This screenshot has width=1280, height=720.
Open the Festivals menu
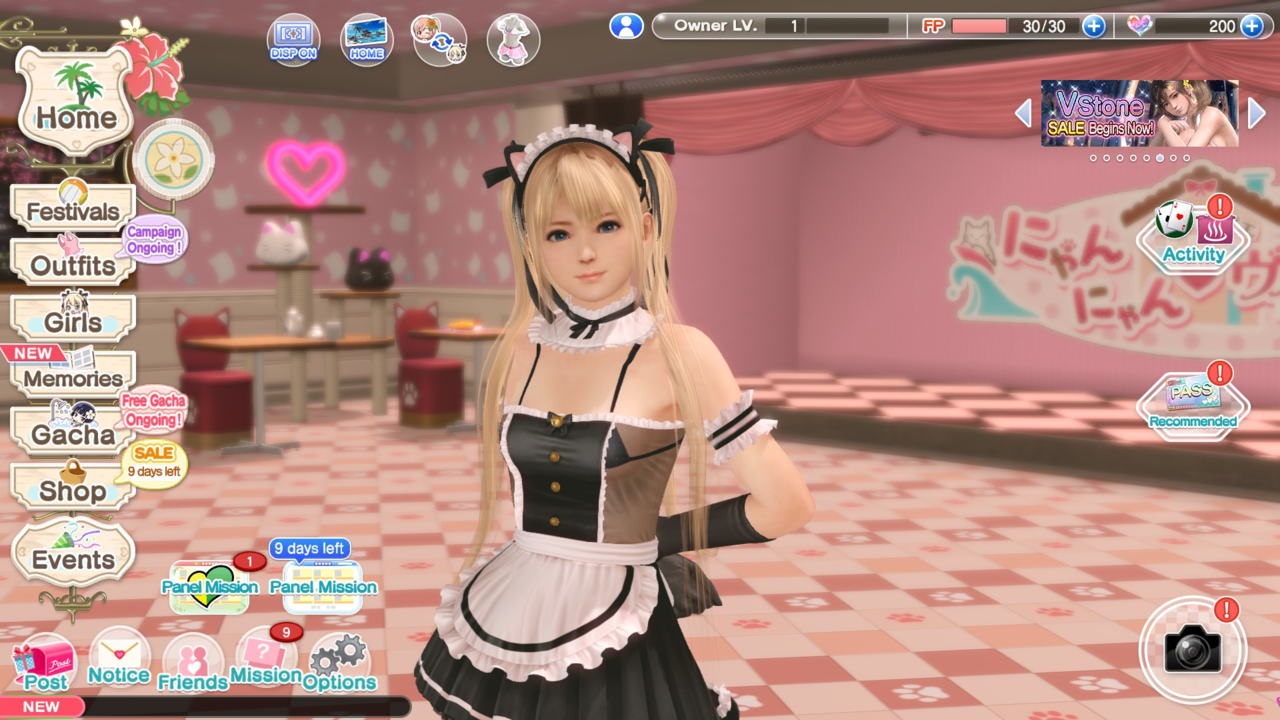(72, 209)
